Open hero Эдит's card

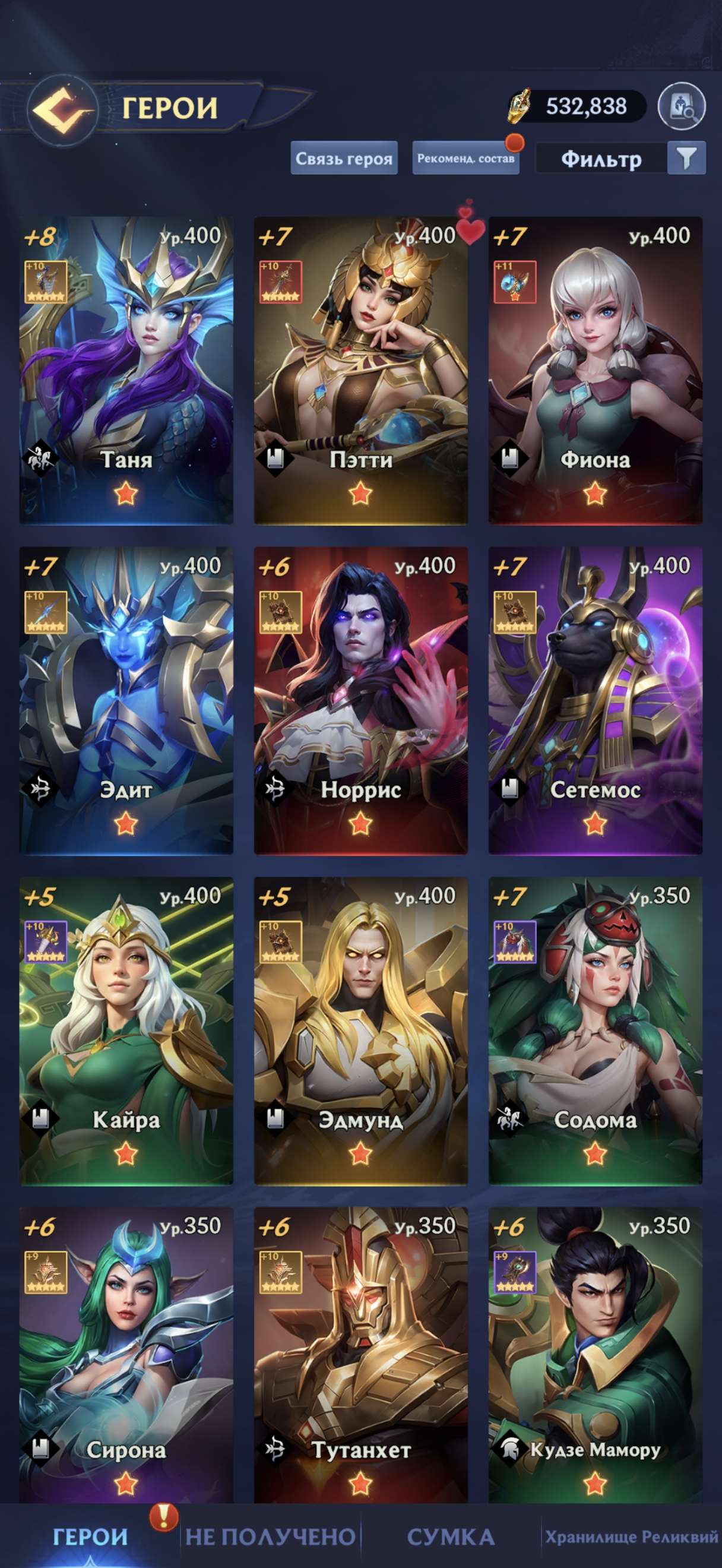tap(126, 700)
